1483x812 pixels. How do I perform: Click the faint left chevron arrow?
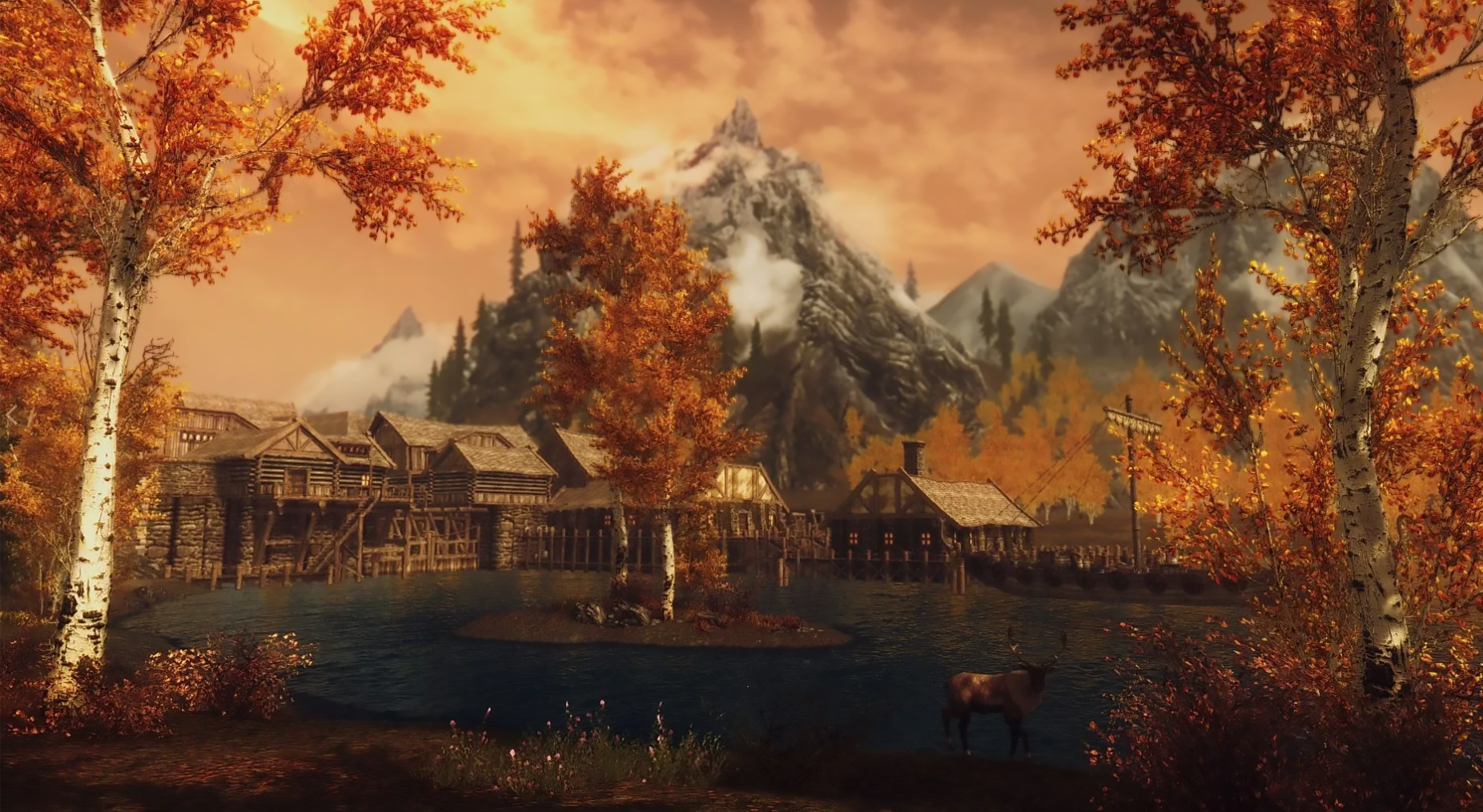pyautogui.click(x=11, y=415)
